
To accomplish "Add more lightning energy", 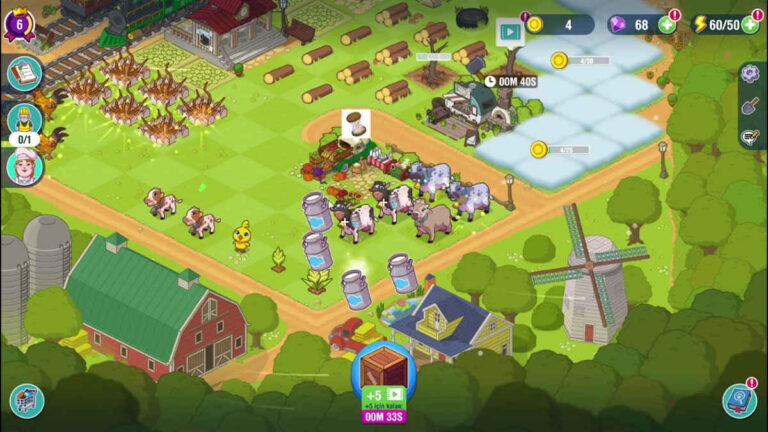I will point(750,24).
